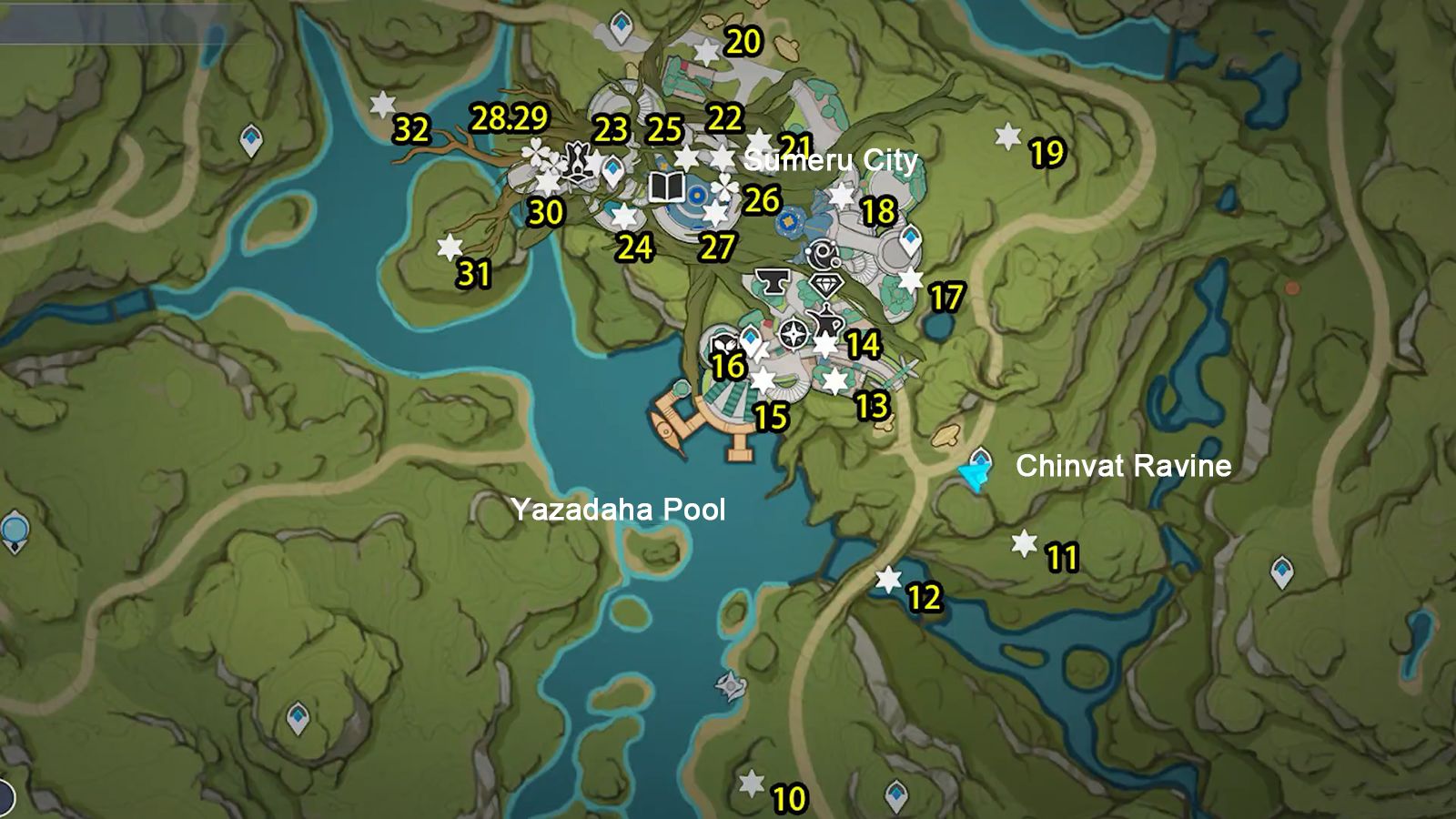Open the compass-rose guild marker above 15
Screen dimensions: 1456x819
point(792,334)
